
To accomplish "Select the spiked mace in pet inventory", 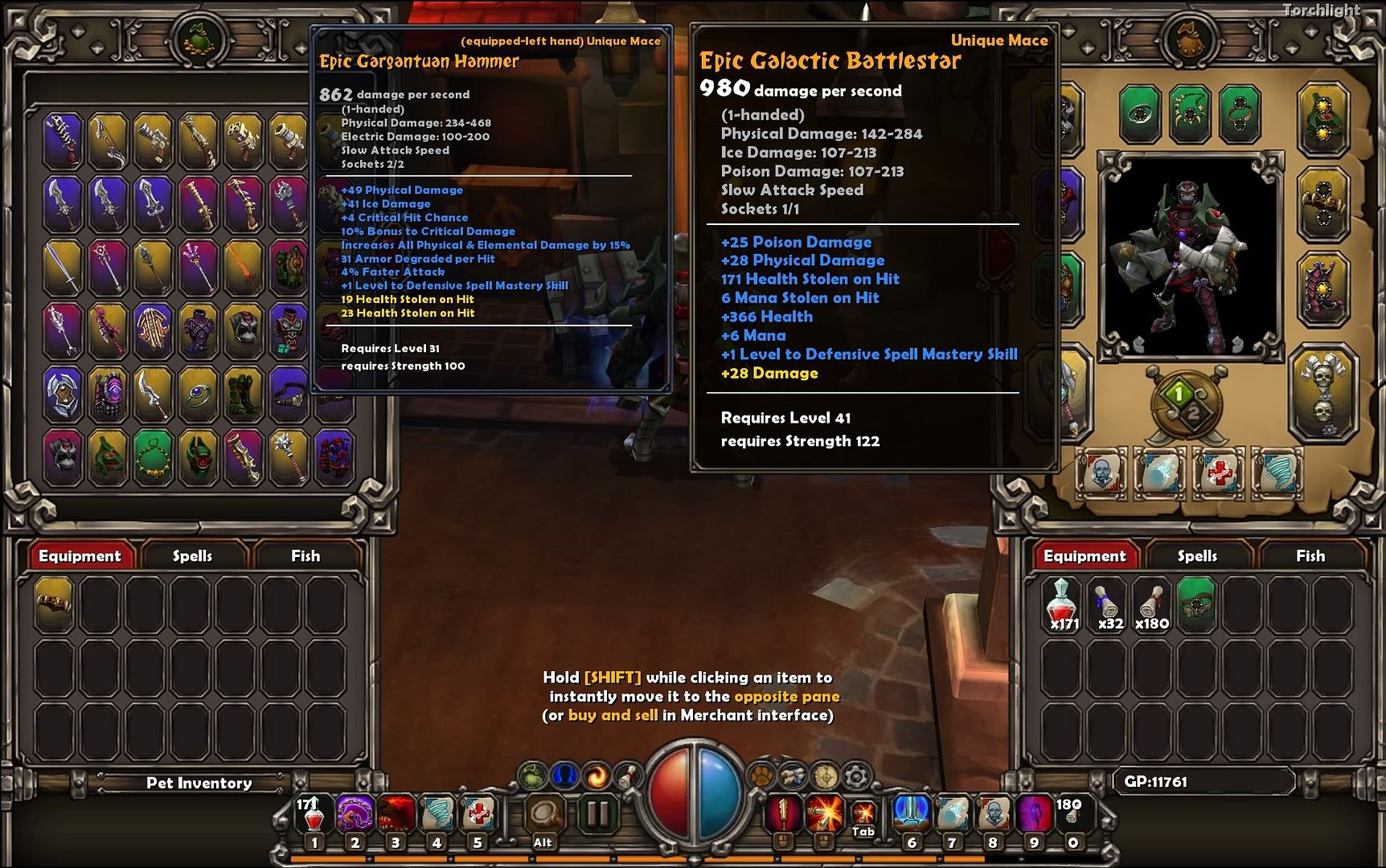I will coord(289,456).
